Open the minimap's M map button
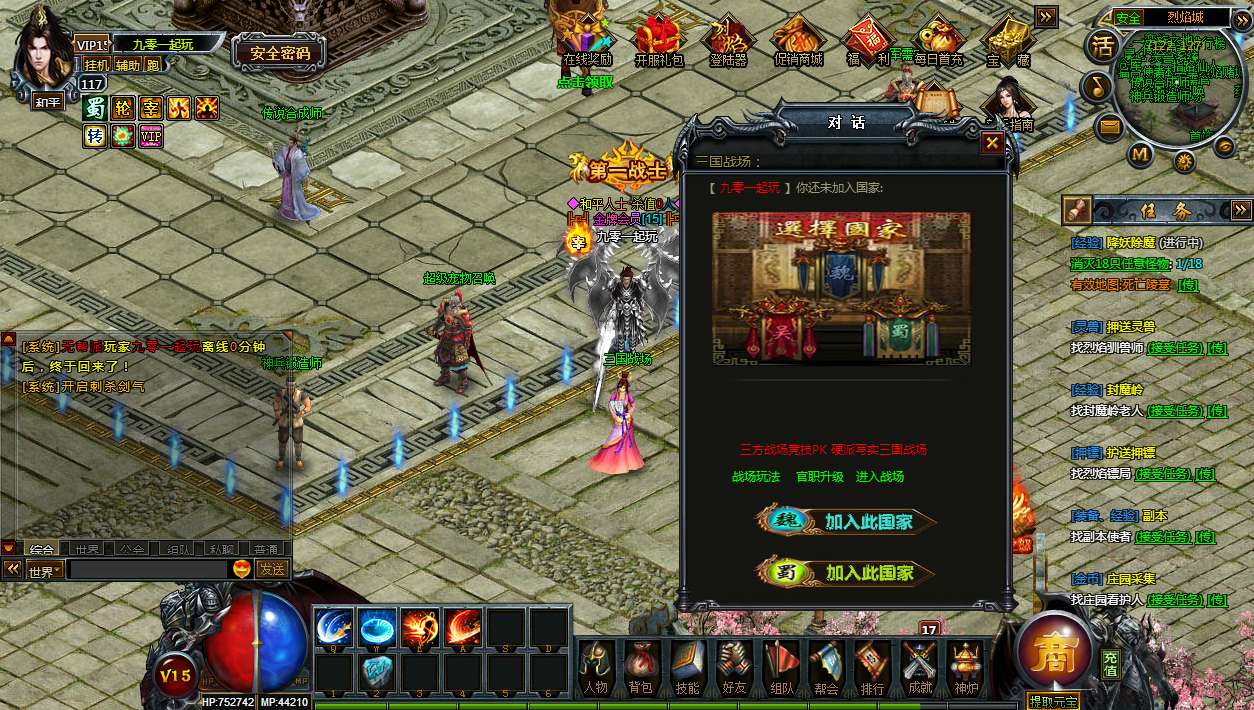The height and width of the screenshot is (710, 1254). point(1140,155)
